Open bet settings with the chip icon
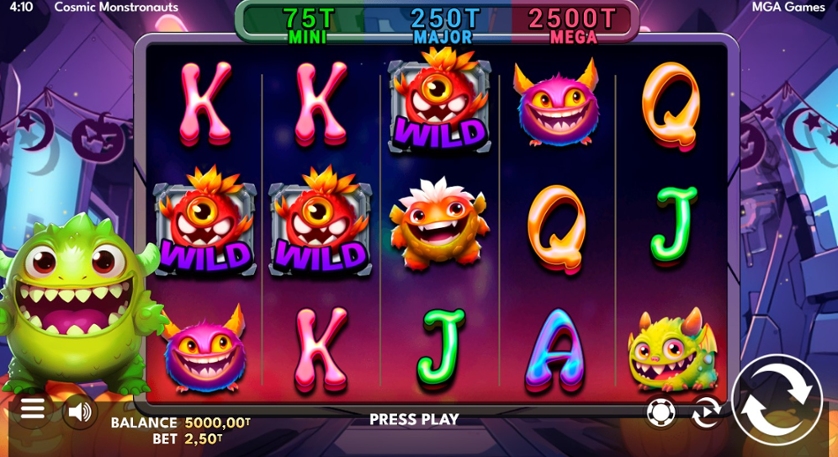Viewport: 838px width, 457px height. [x=661, y=411]
